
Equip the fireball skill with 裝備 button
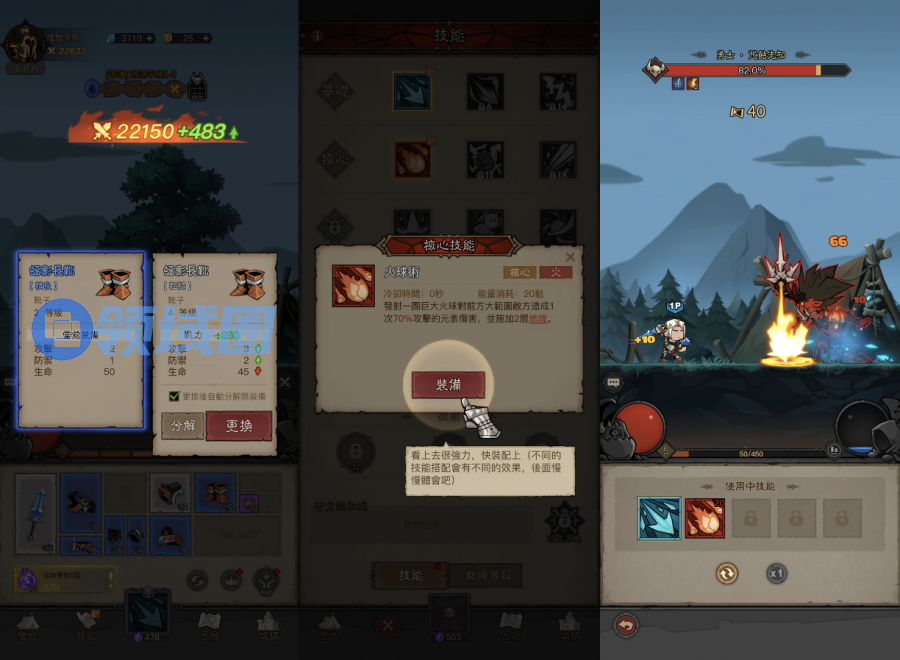(448, 385)
